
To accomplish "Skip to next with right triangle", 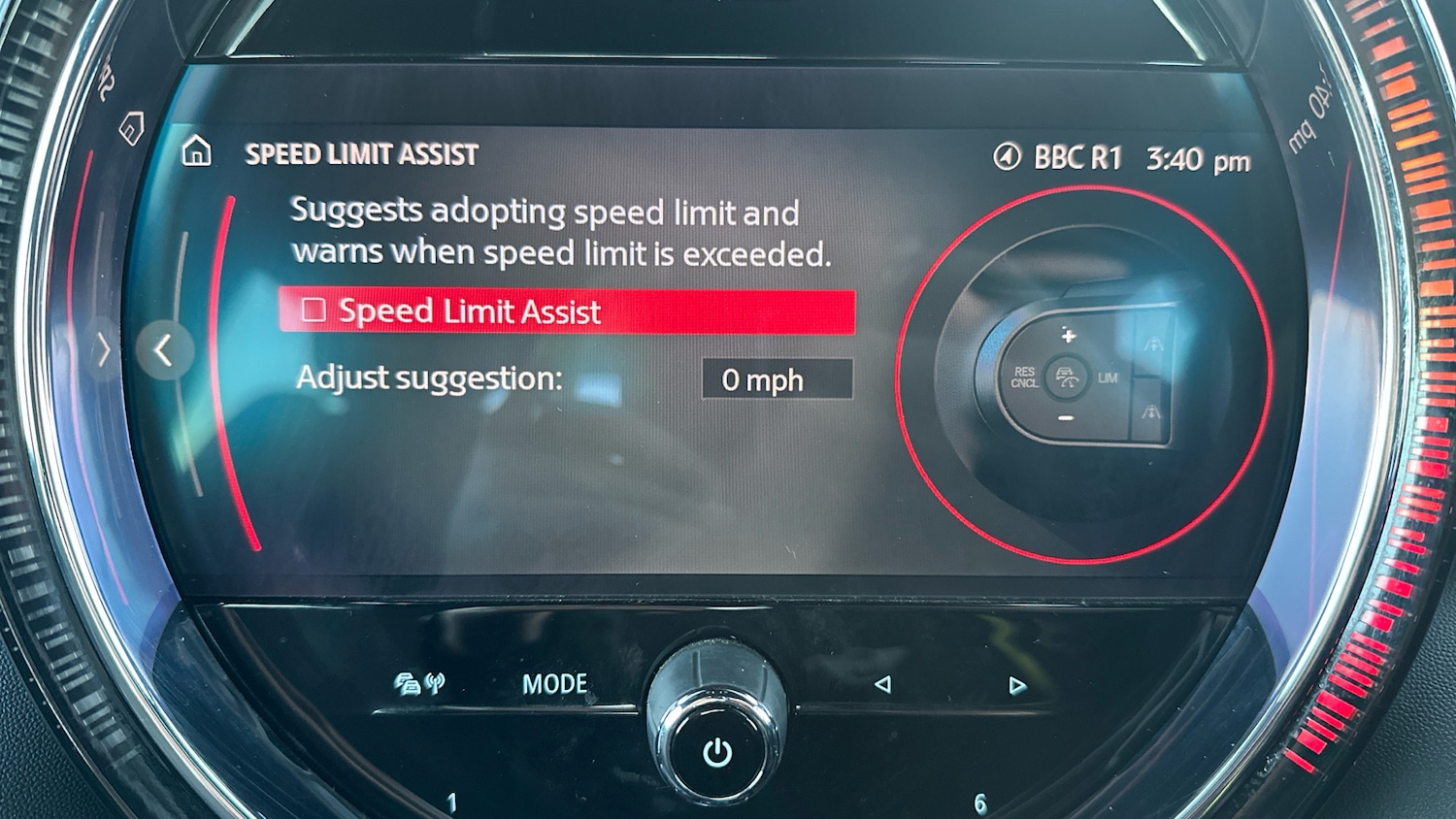I will pos(1016,686).
